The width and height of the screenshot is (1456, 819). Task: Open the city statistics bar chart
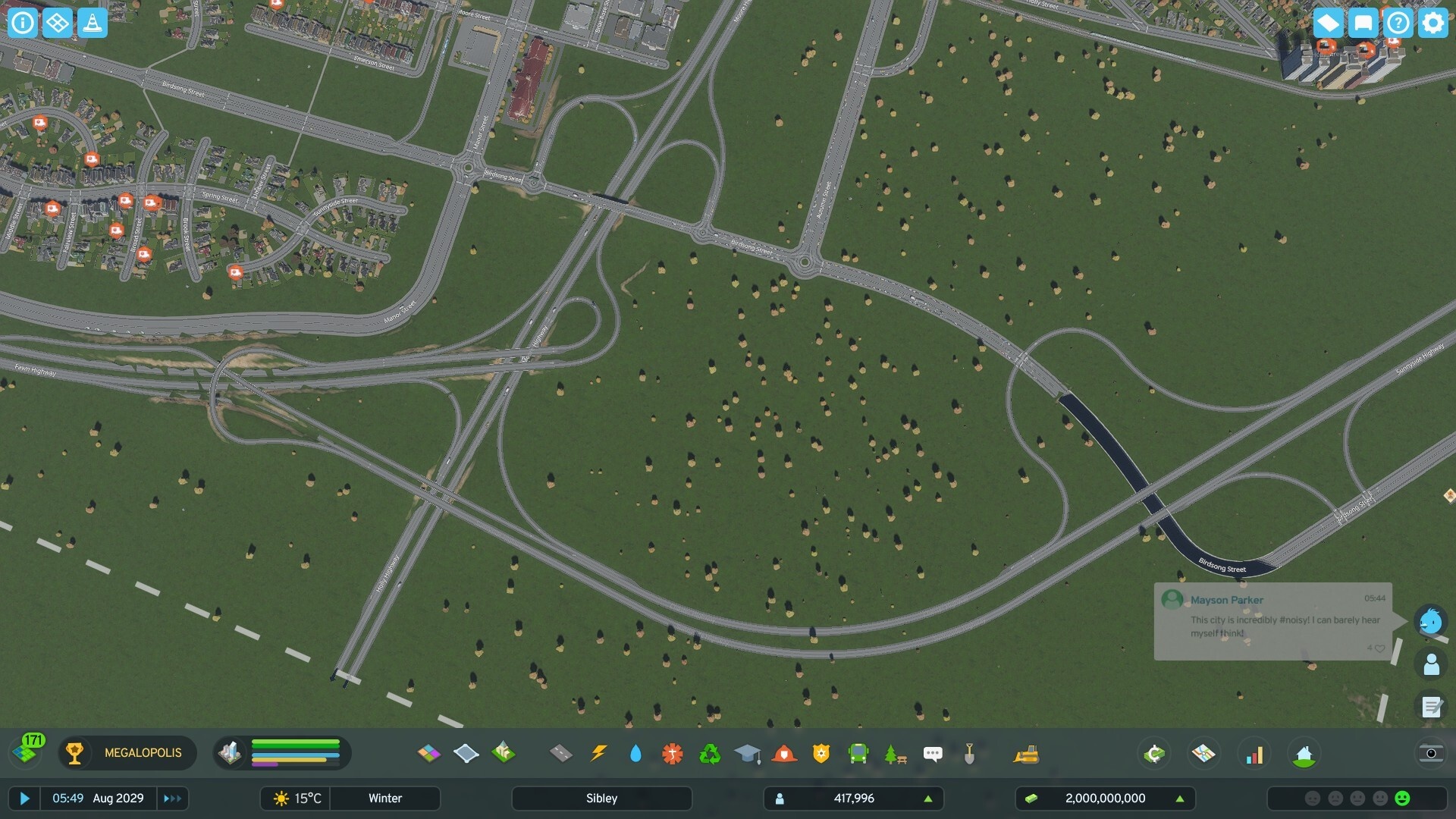click(x=1254, y=754)
